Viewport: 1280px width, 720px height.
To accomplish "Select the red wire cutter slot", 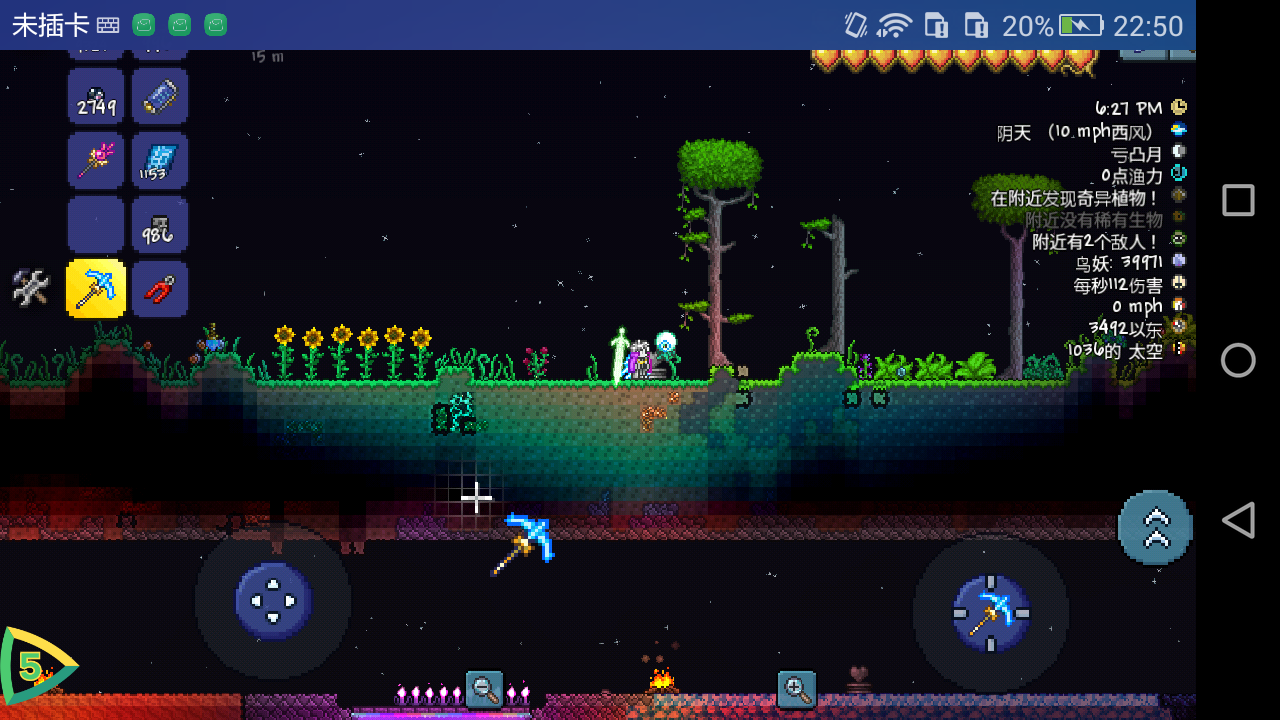I will point(160,289).
